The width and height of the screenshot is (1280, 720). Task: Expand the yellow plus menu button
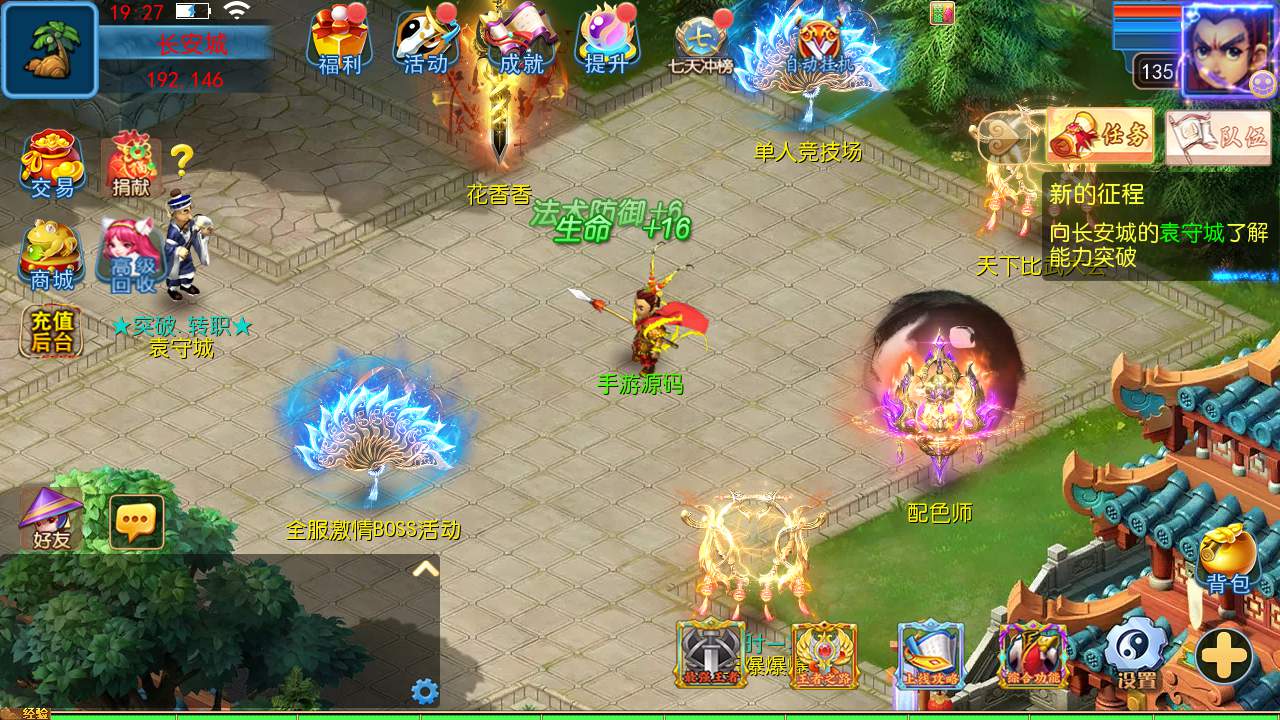point(1225,656)
